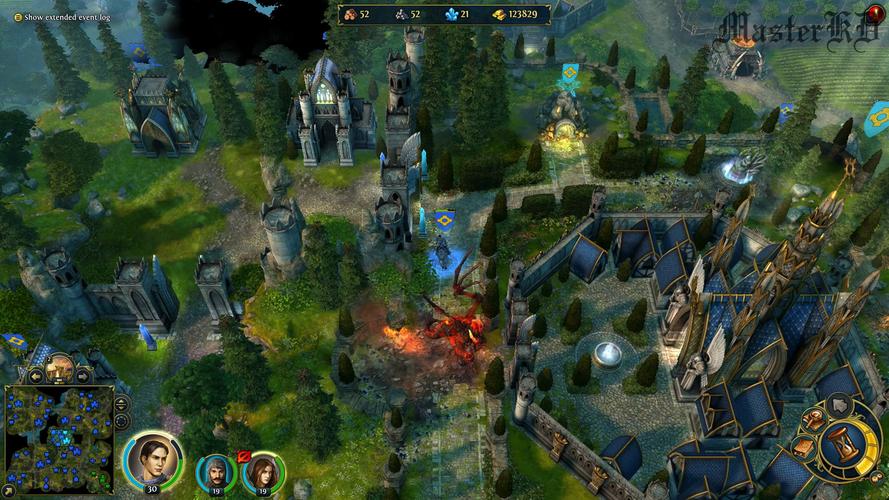889x500 pixels.
Task: Click the greyed arrow icon above the hourglass
Action: [840, 405]
